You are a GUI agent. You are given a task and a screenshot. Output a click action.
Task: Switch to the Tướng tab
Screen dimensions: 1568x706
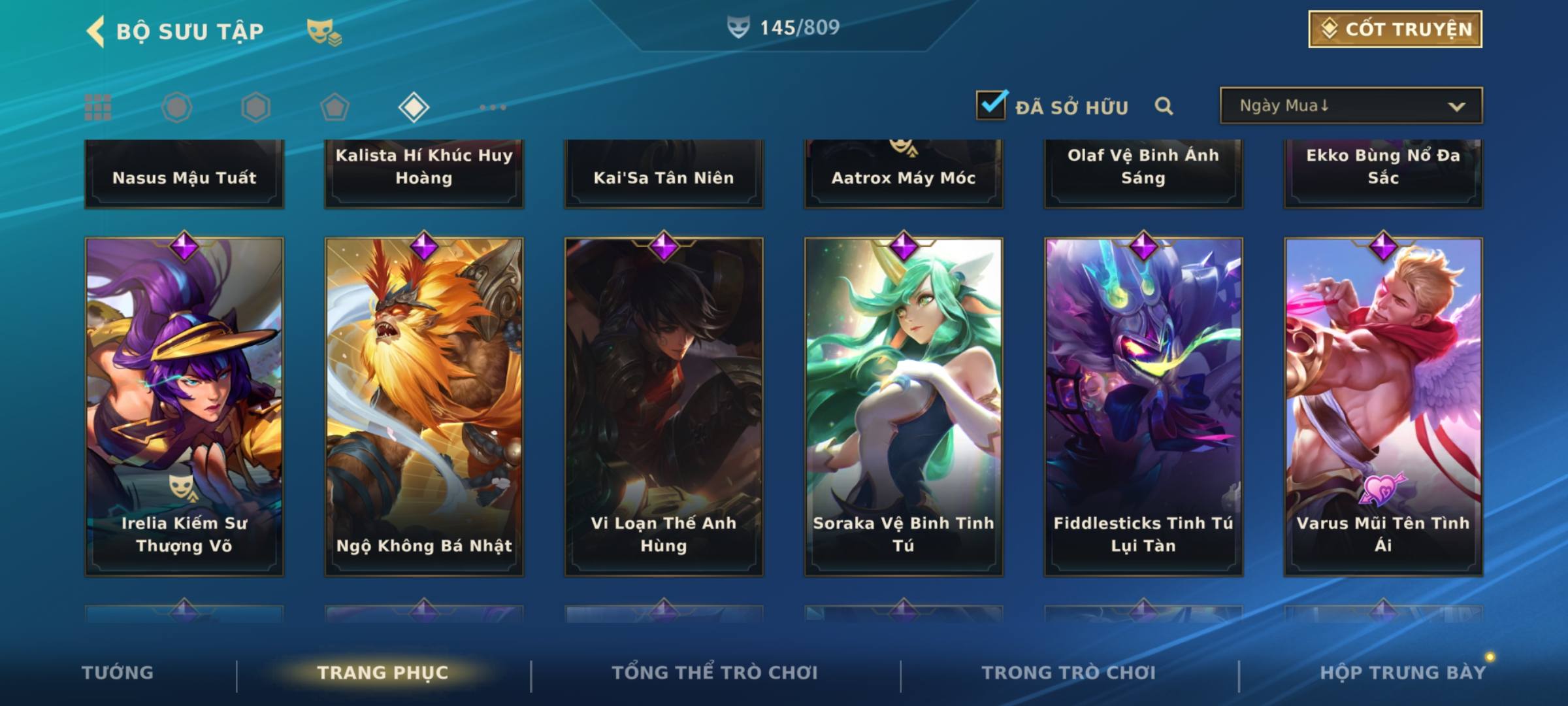pos(118,673)
